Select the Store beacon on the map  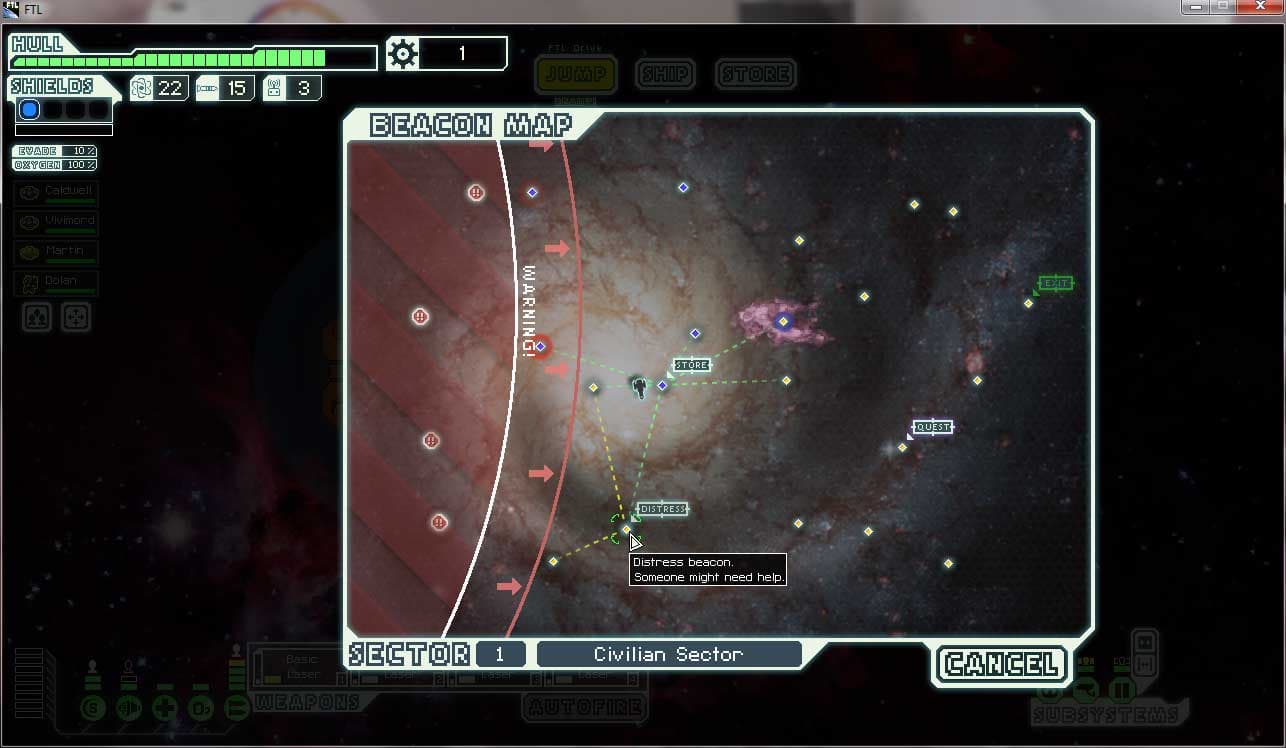click(x=662, y=385)
